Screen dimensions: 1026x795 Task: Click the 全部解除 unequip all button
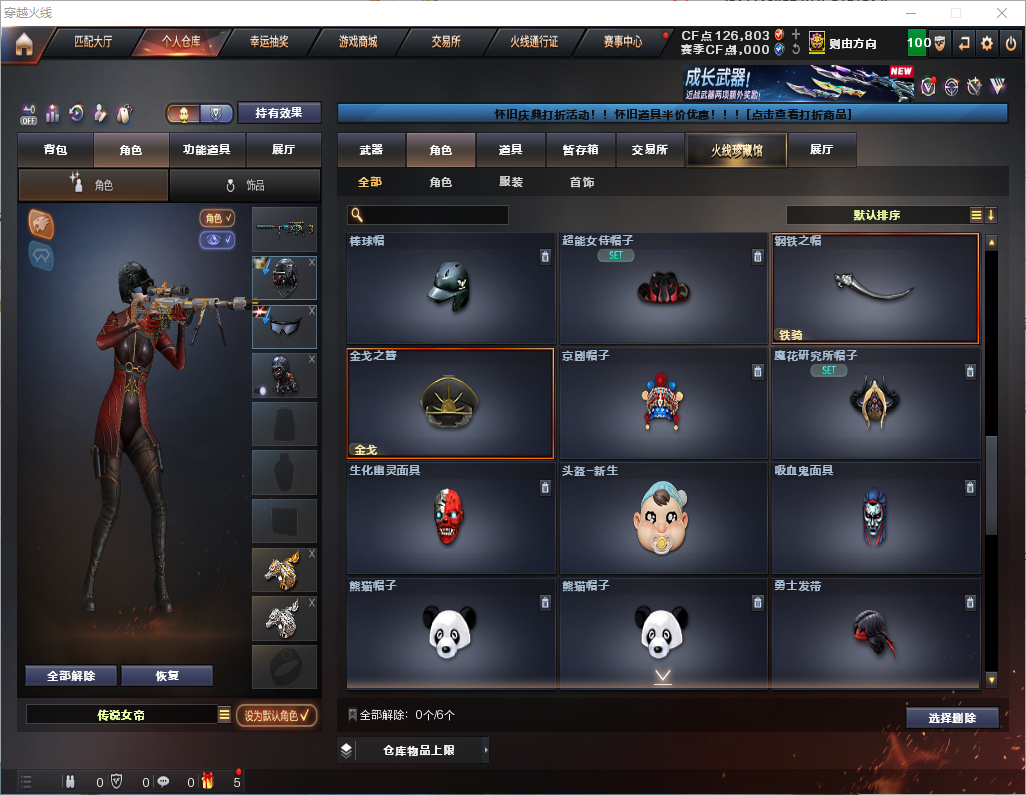[x=71, y=676]
